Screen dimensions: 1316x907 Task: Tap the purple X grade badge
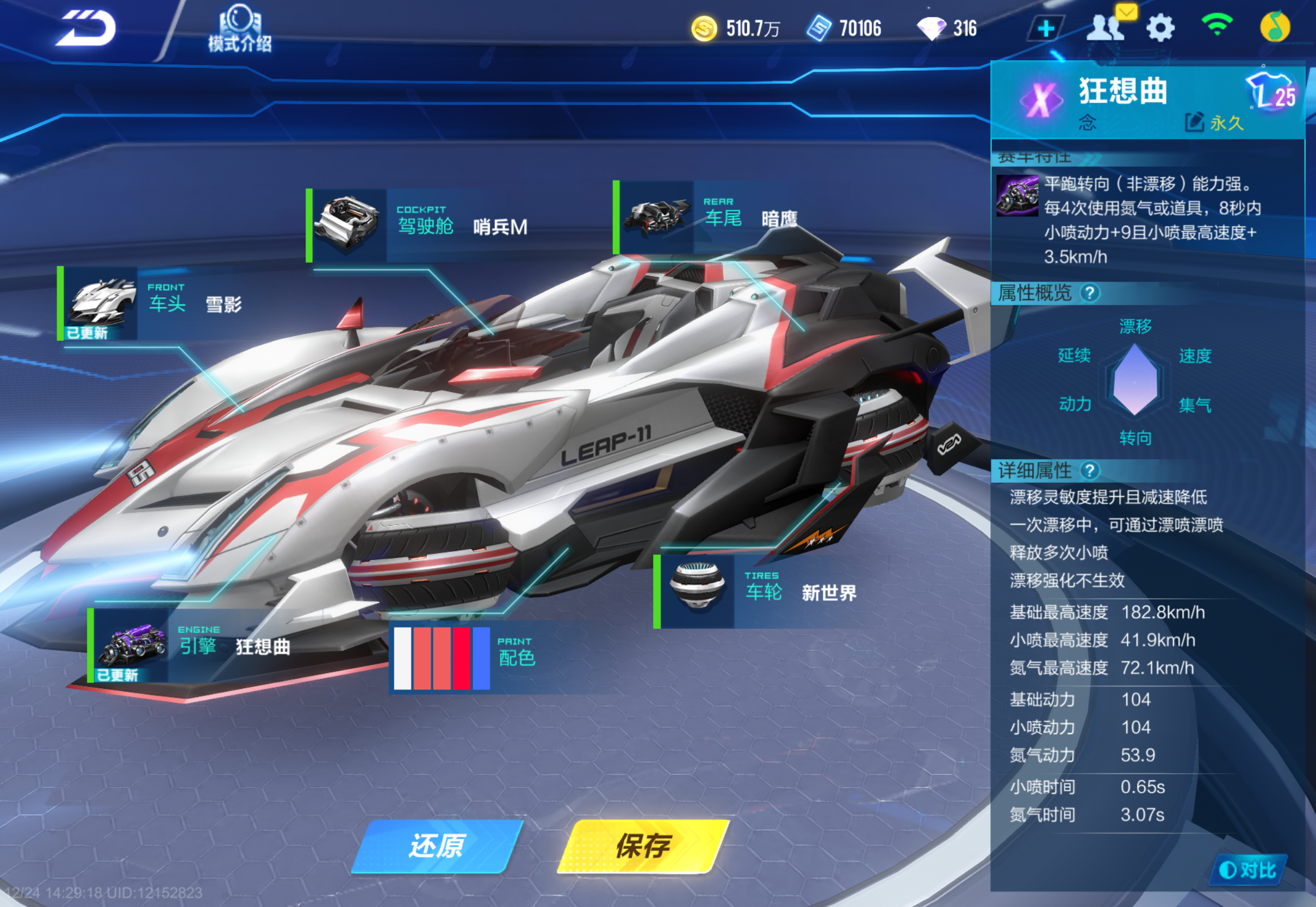coord(1040,101)
